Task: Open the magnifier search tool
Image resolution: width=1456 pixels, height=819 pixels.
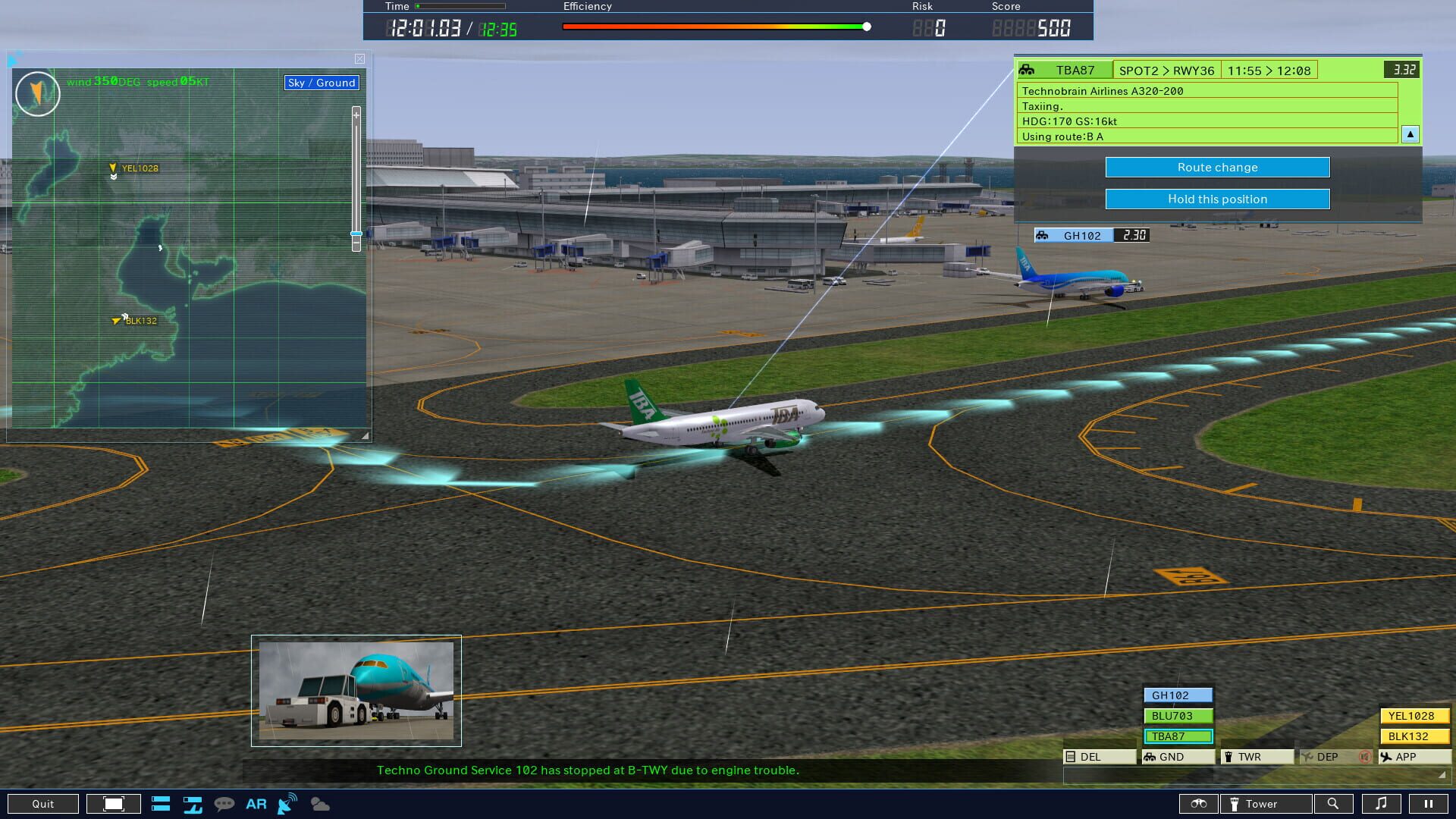Action: [1334, 804]
